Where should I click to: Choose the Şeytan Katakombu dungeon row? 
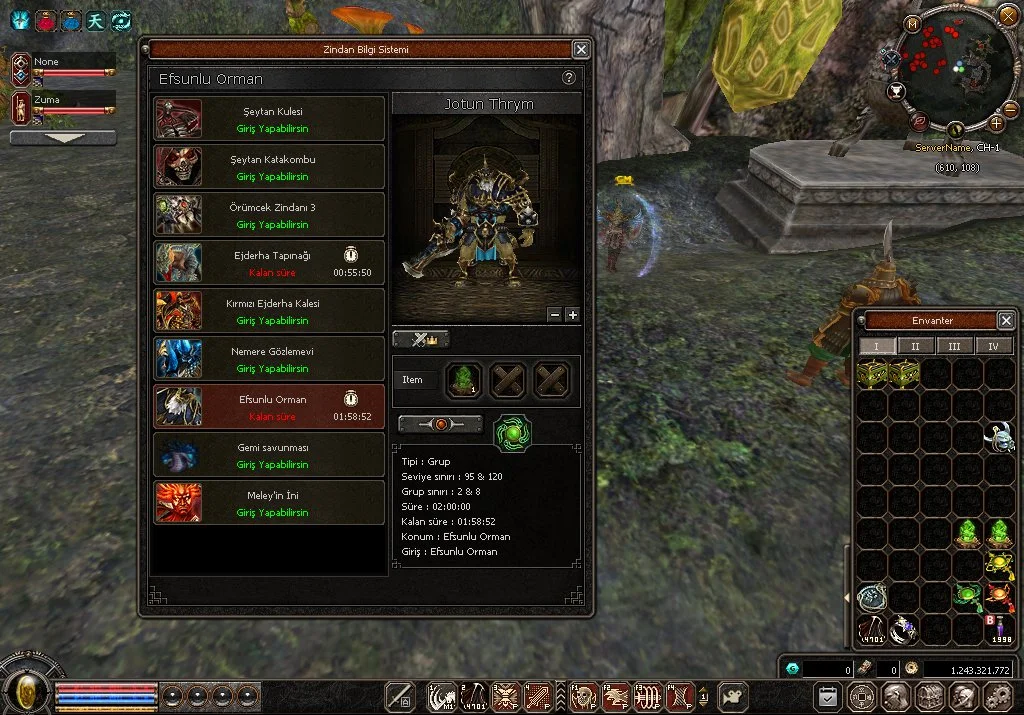point(269,167)
